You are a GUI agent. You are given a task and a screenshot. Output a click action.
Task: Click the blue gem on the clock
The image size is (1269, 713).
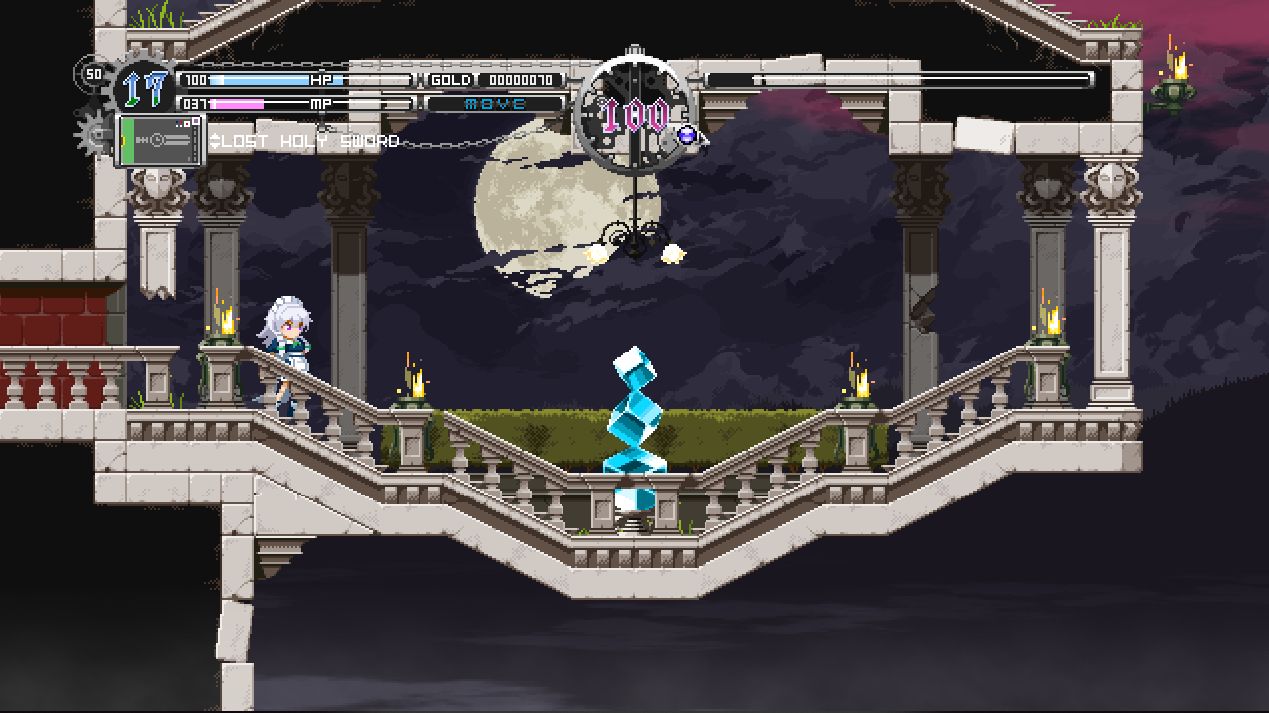pos(686,134)
